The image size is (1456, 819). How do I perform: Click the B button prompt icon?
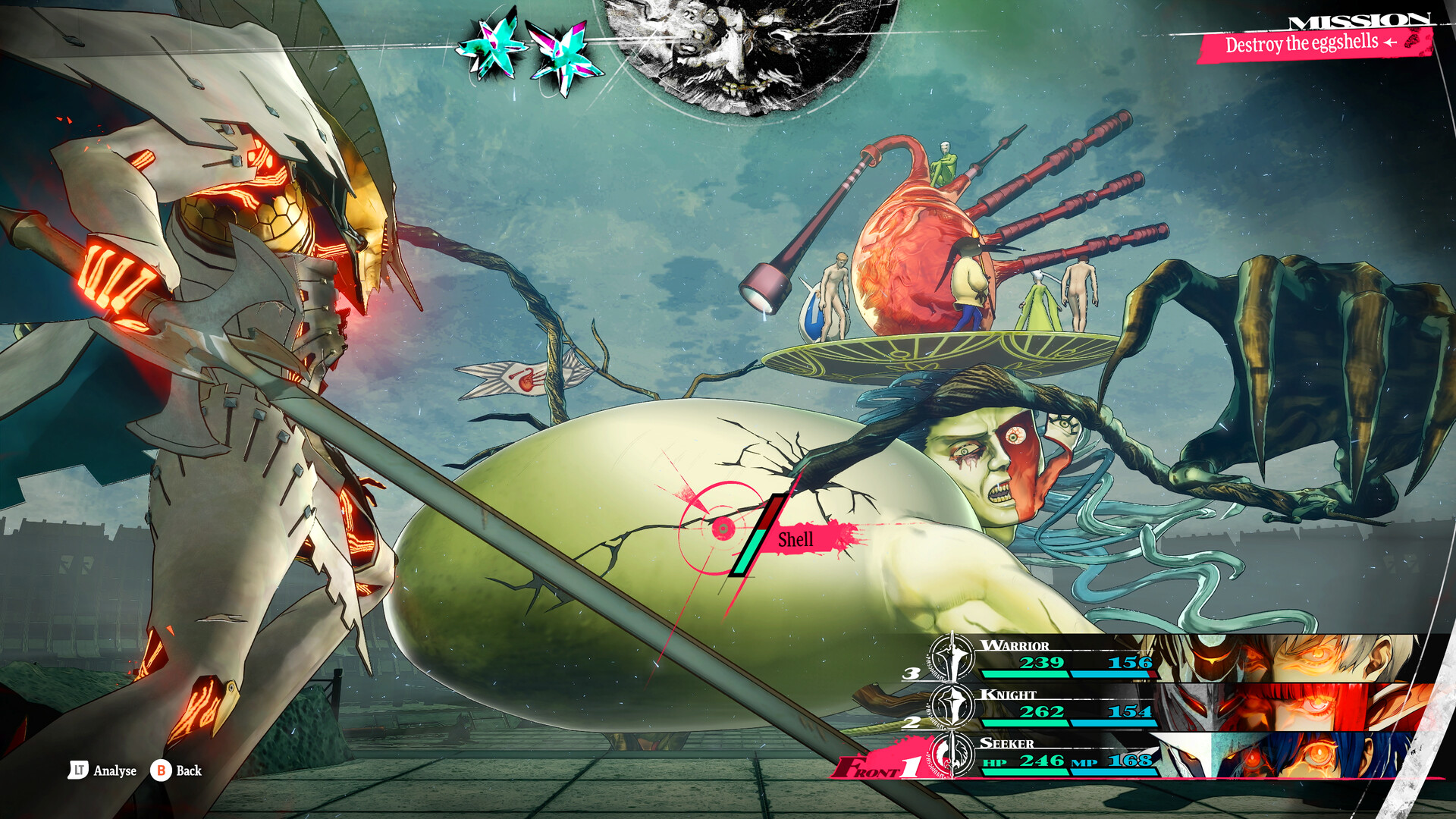[161, 770]
